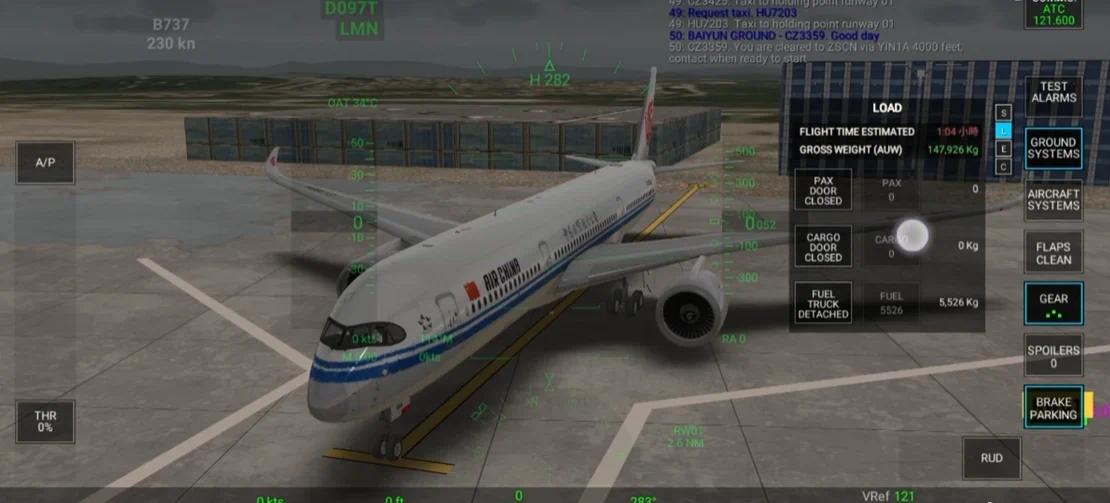Tap the RUD rudder button
1110x503 pixels.
(991, 458)
